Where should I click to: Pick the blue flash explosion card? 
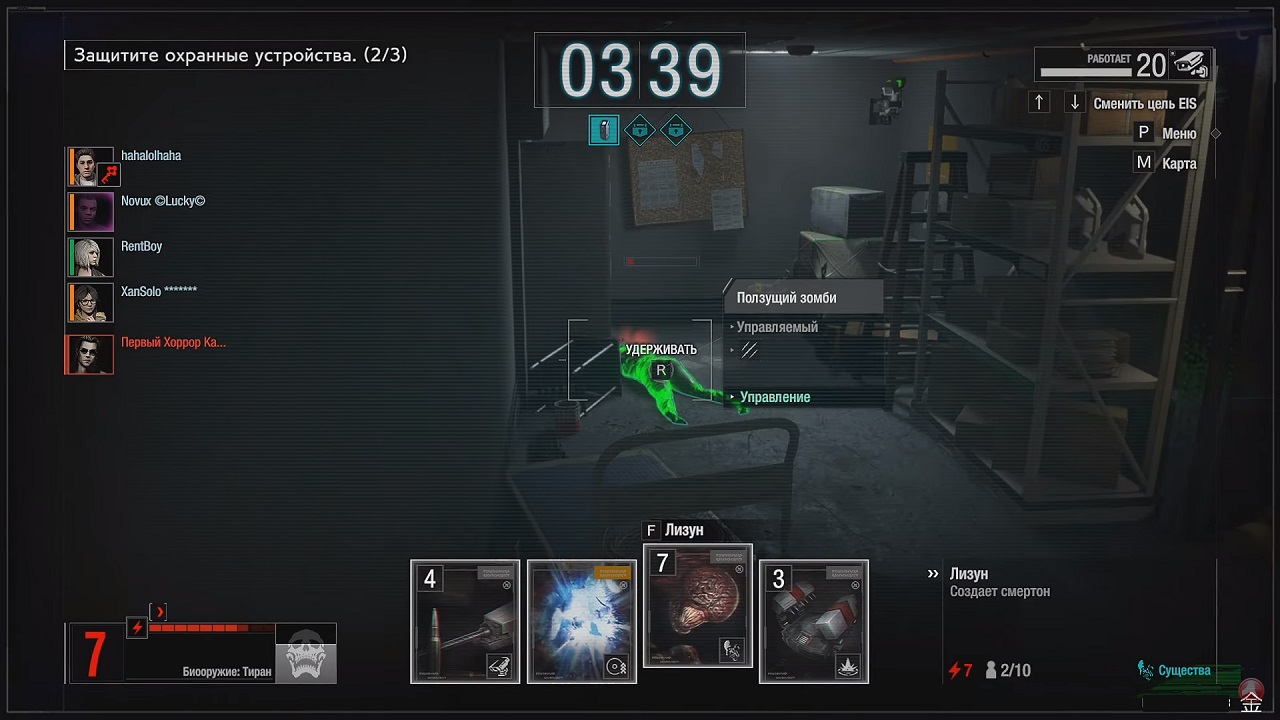coord(582,621)
